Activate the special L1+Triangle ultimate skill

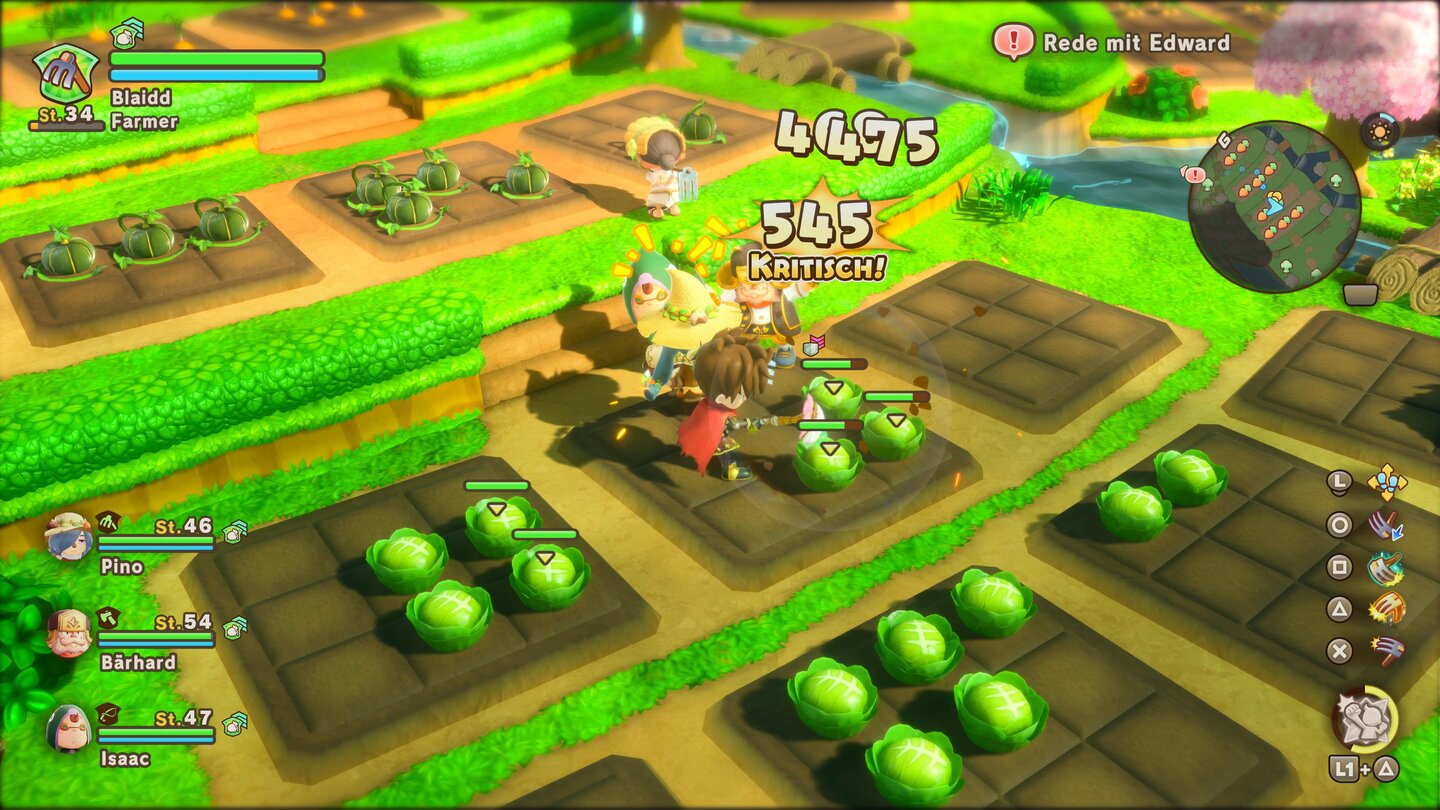(1363, 718)
